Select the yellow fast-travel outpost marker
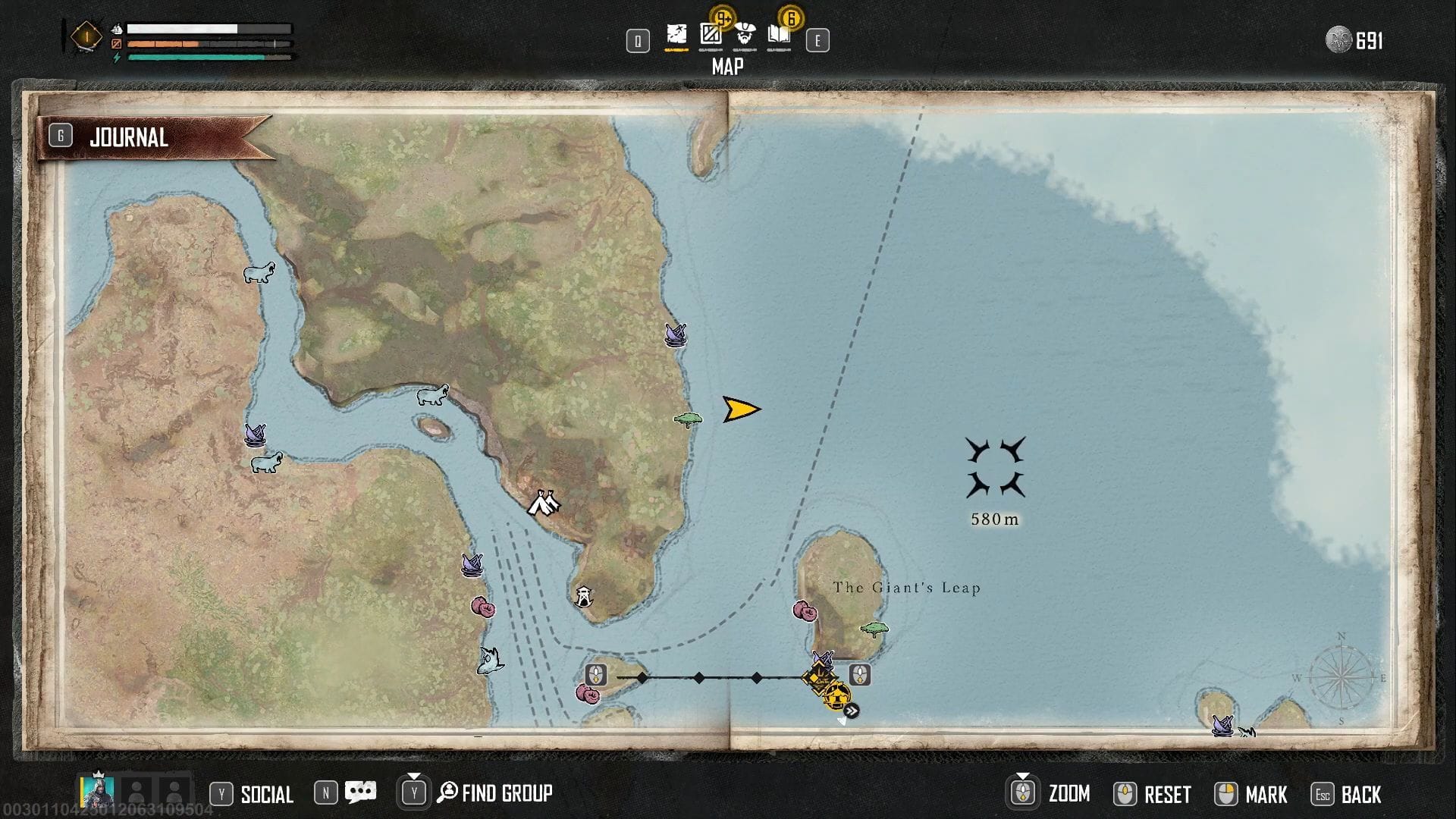 (x=837, y=695)
